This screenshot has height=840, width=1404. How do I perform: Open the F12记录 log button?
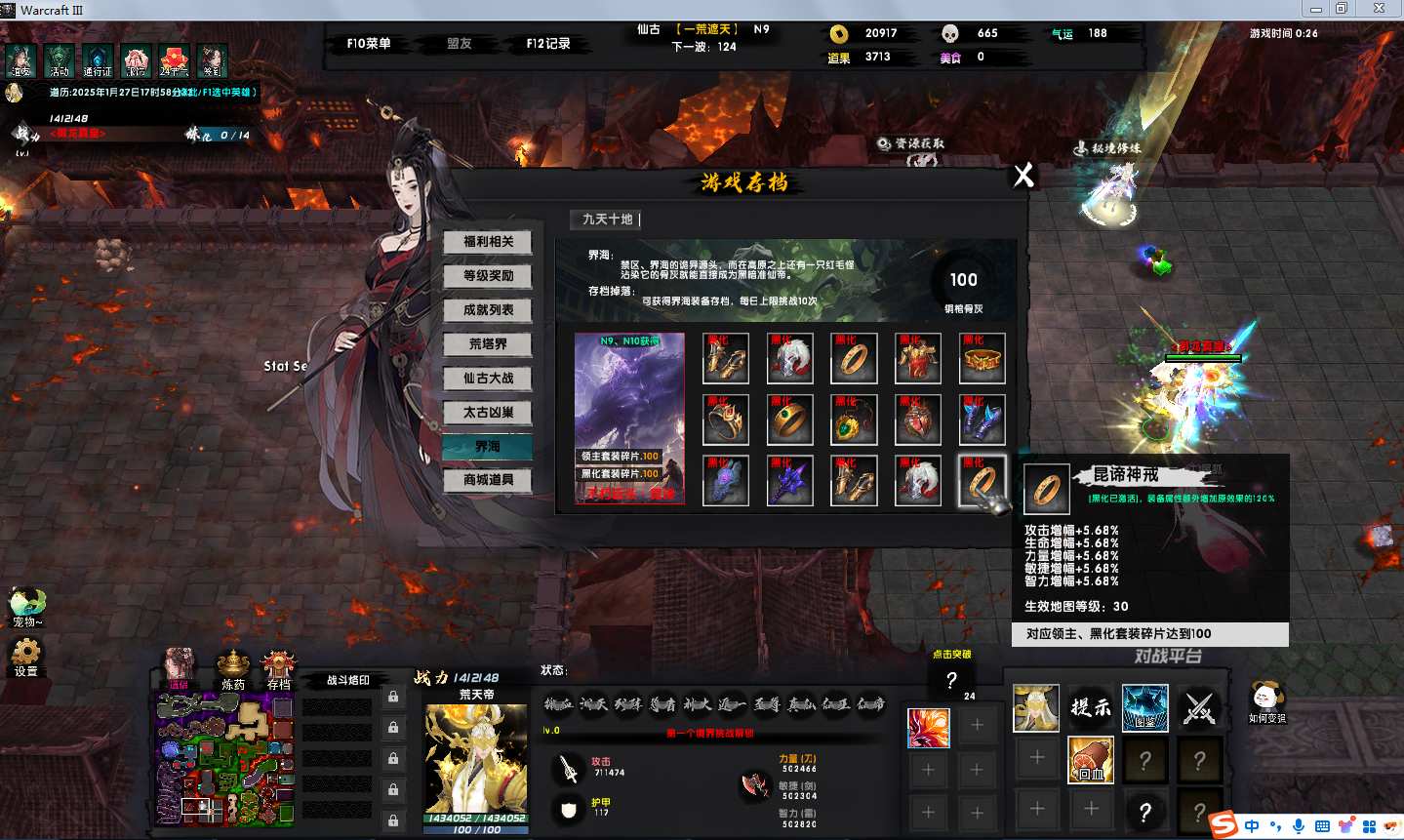548,44
